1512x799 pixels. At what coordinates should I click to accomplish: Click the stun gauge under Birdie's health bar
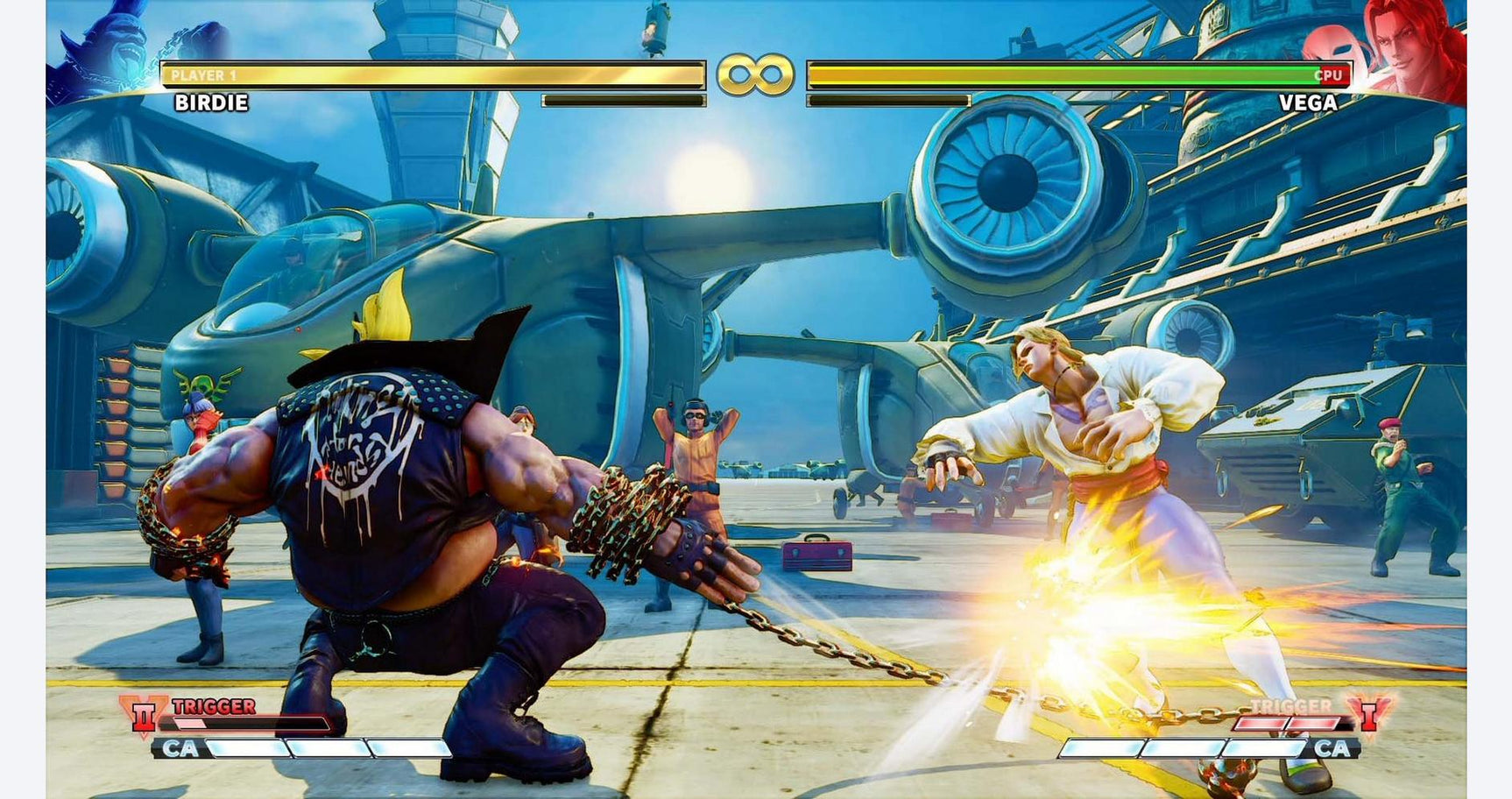(624, 99)
